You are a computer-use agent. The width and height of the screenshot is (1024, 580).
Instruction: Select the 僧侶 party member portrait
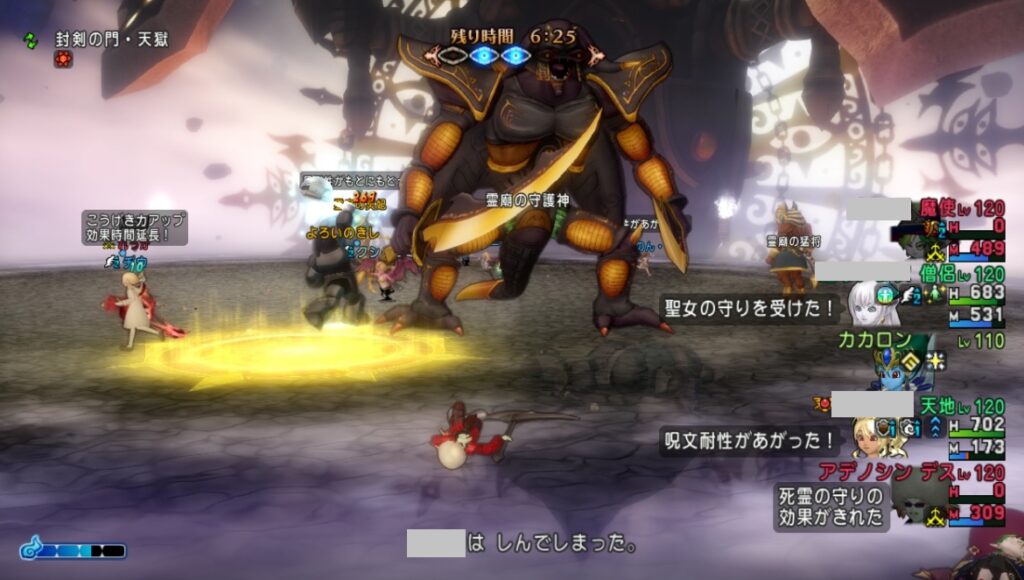[x=867, y=302]
